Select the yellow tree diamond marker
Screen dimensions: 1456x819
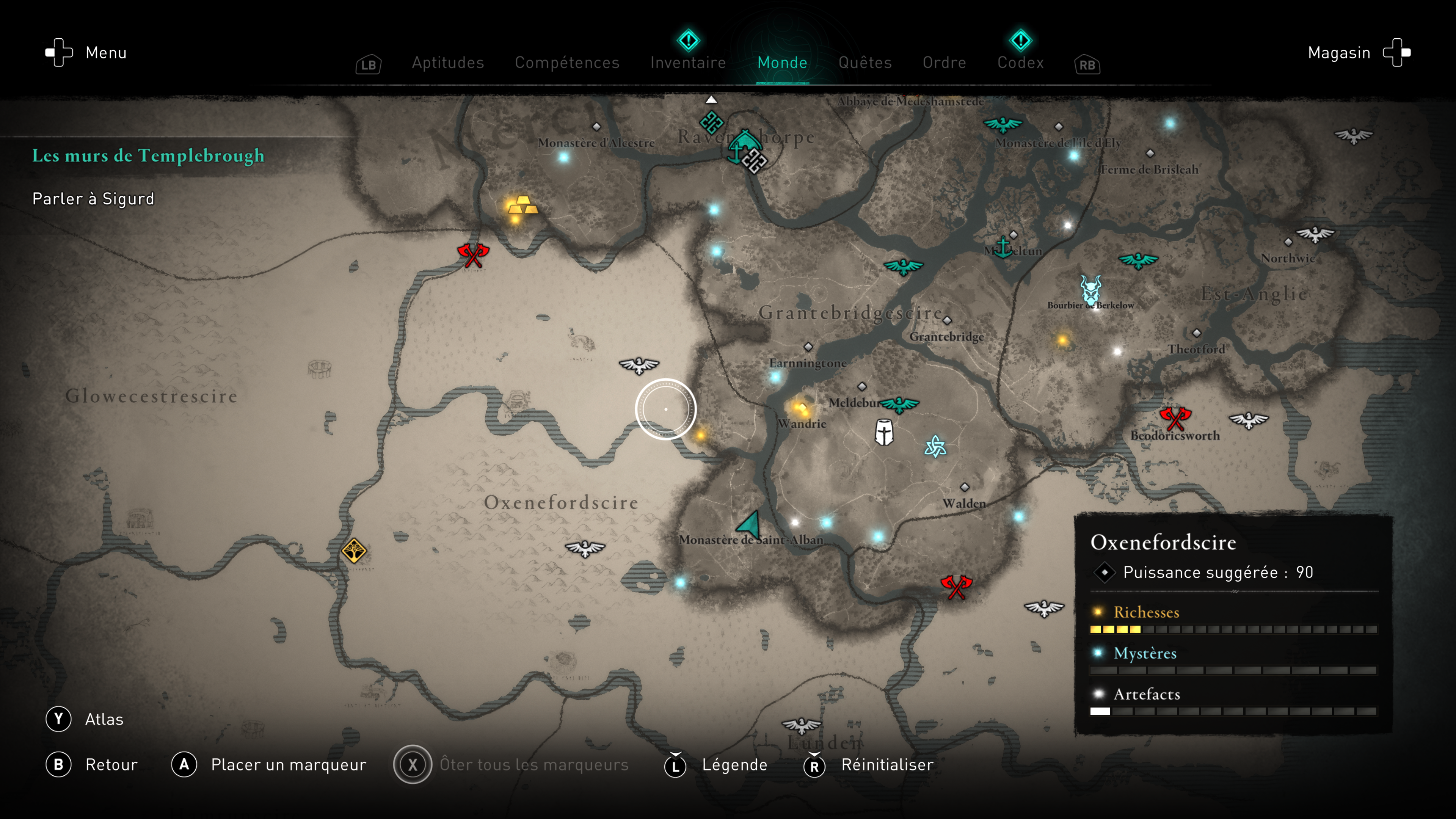(x=354, y=551)
